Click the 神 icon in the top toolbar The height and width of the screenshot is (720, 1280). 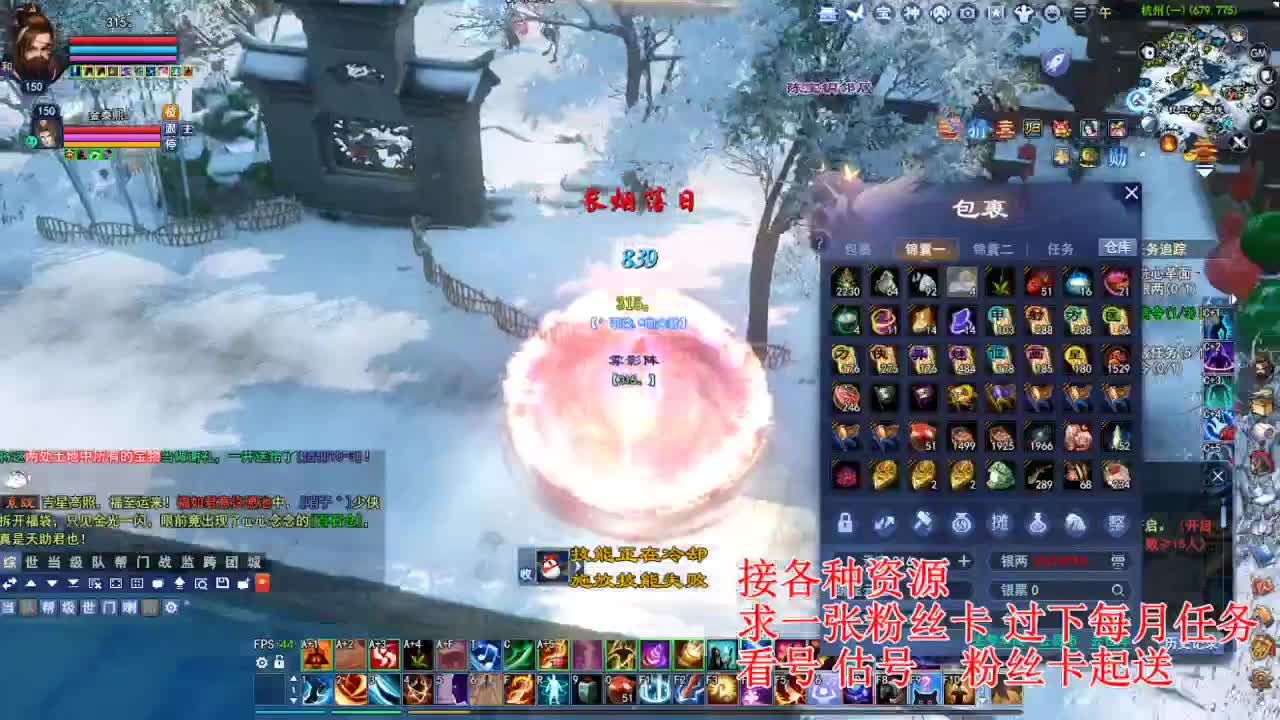(x=912, y=13)
